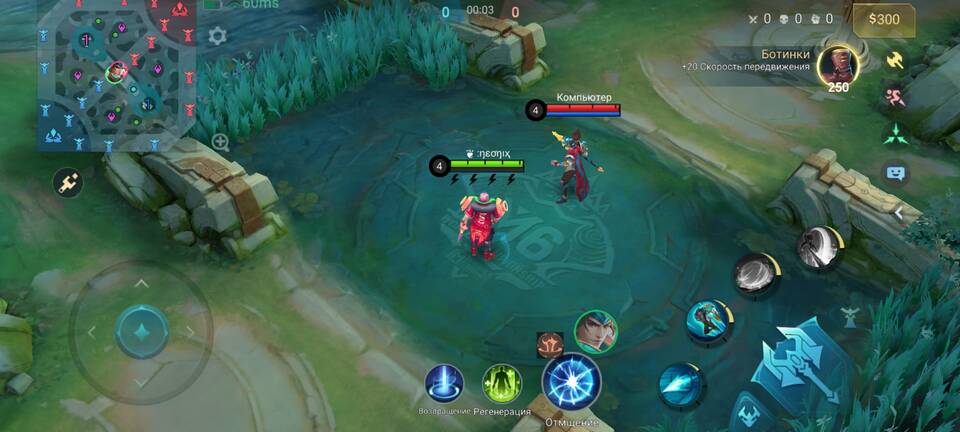The width and height of the screenshot is (960, 432).
Task: Send the green arrows gather signal
Action: point(895,134)
